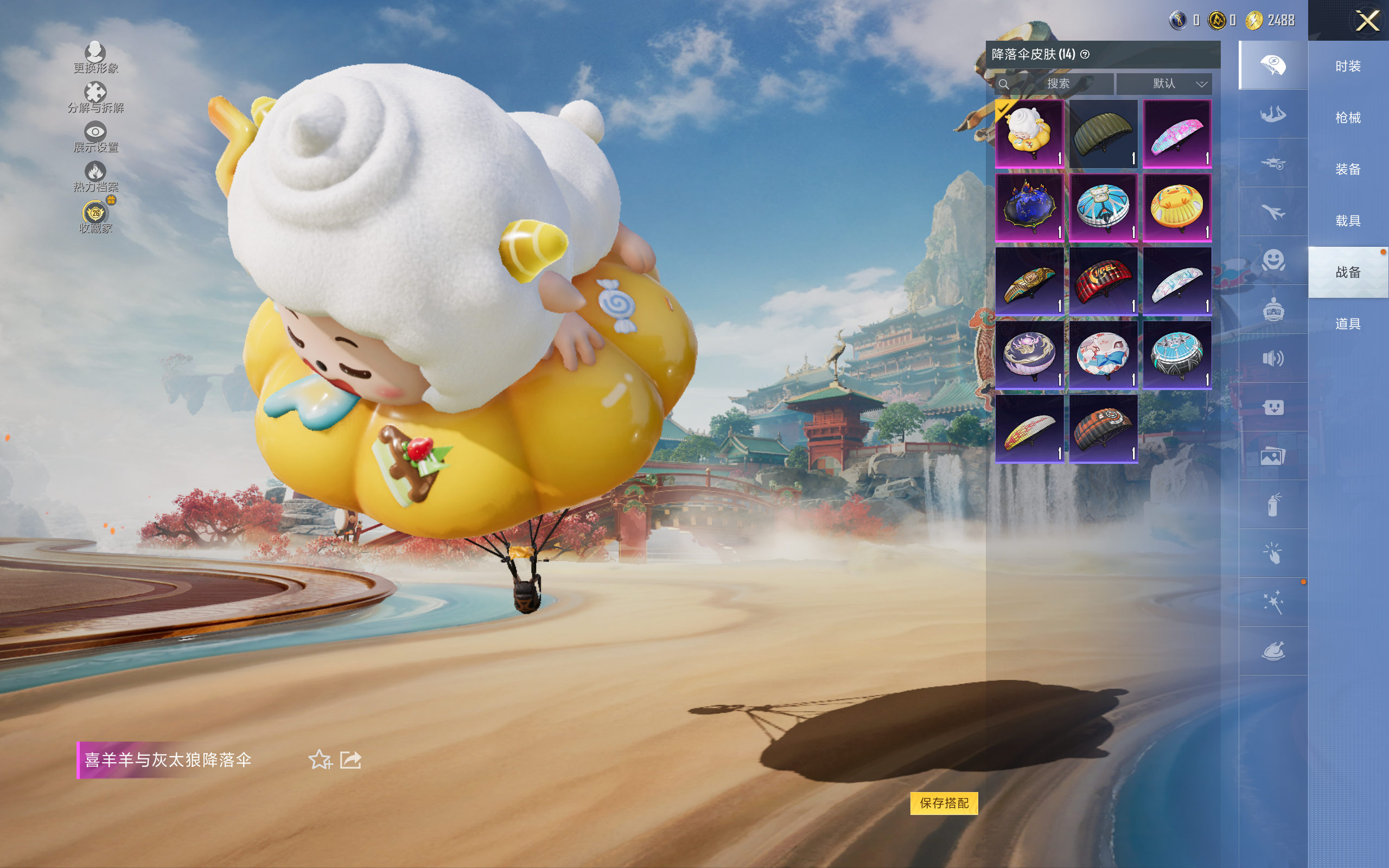The image size is (1389, 868).
Task: Select the 装备 category tab
Action: (1348, 169)
